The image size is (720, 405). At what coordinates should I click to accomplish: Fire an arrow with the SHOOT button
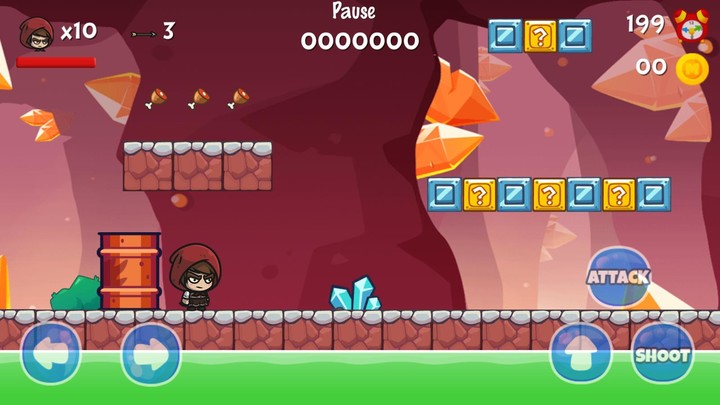662,354
